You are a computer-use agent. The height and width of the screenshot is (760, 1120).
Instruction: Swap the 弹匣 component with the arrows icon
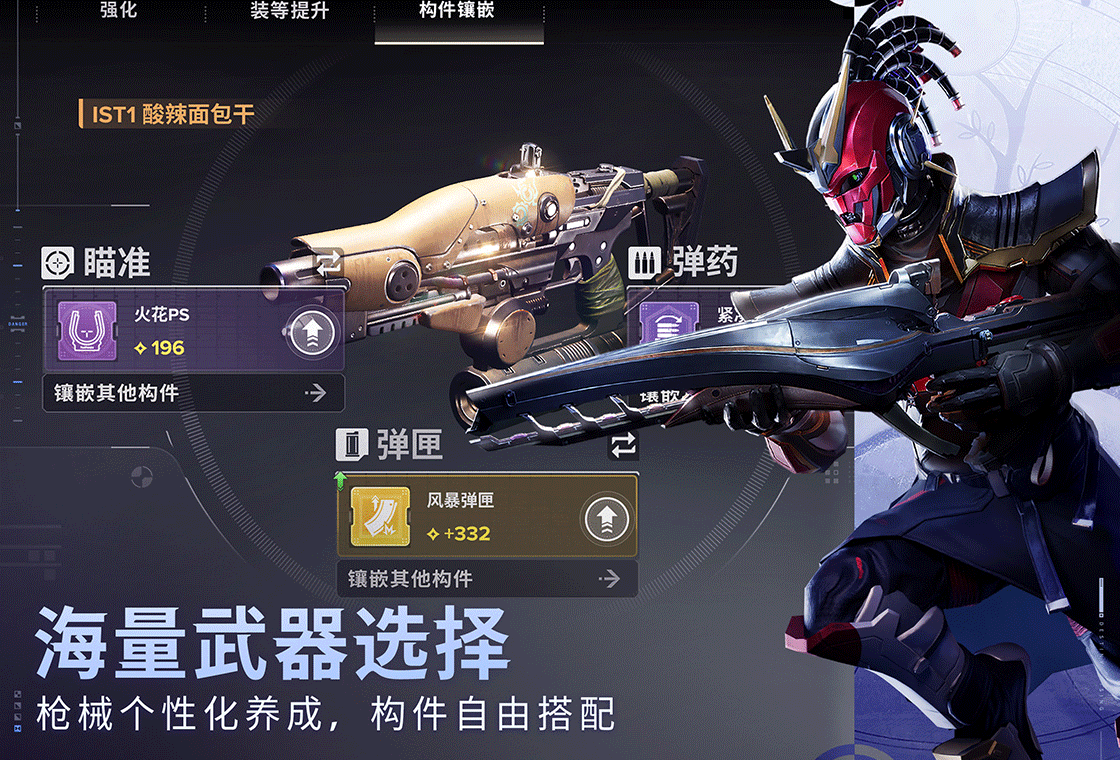coord(622,445)
